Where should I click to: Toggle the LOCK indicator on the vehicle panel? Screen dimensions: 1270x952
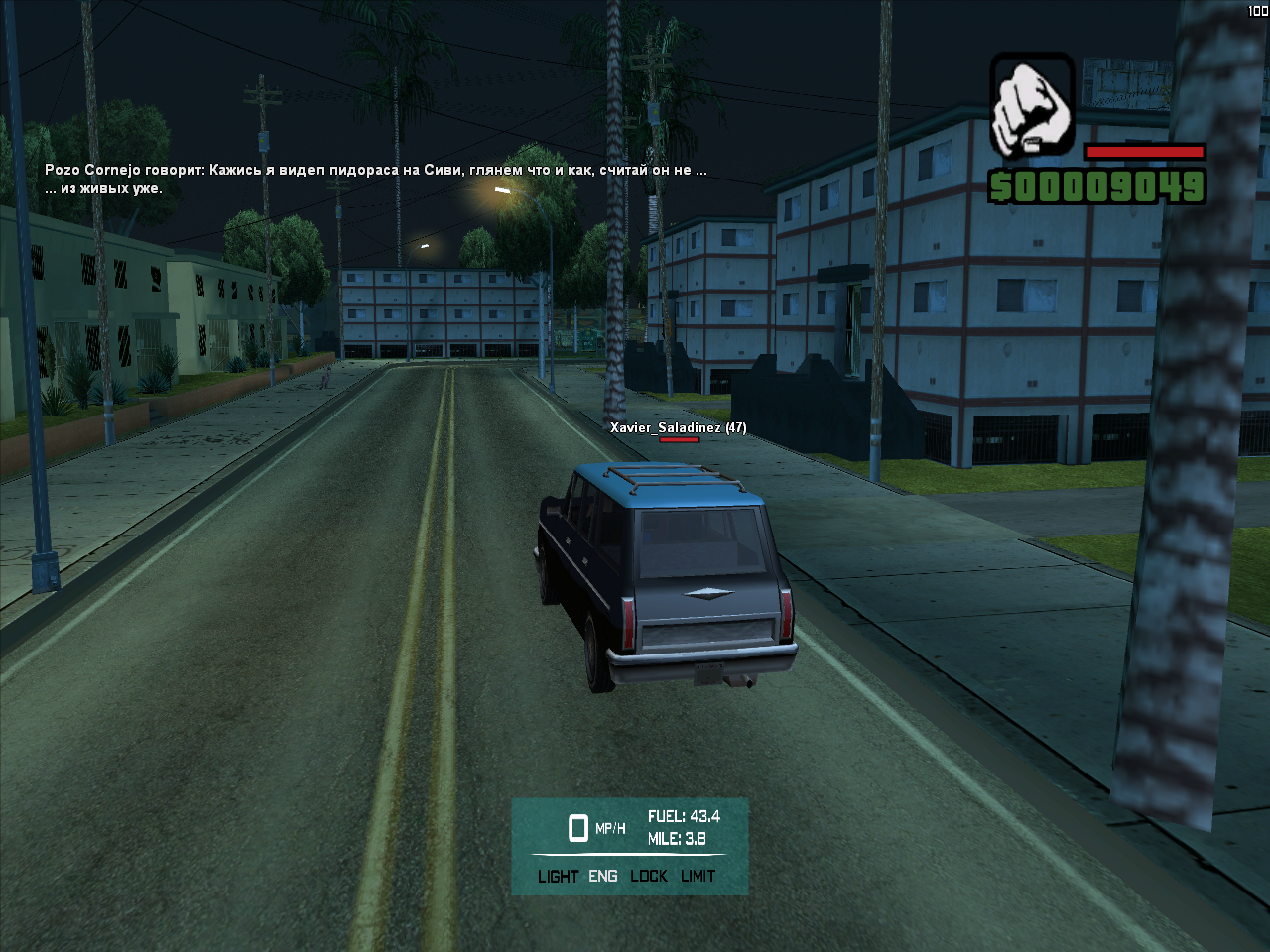(649, 876)
